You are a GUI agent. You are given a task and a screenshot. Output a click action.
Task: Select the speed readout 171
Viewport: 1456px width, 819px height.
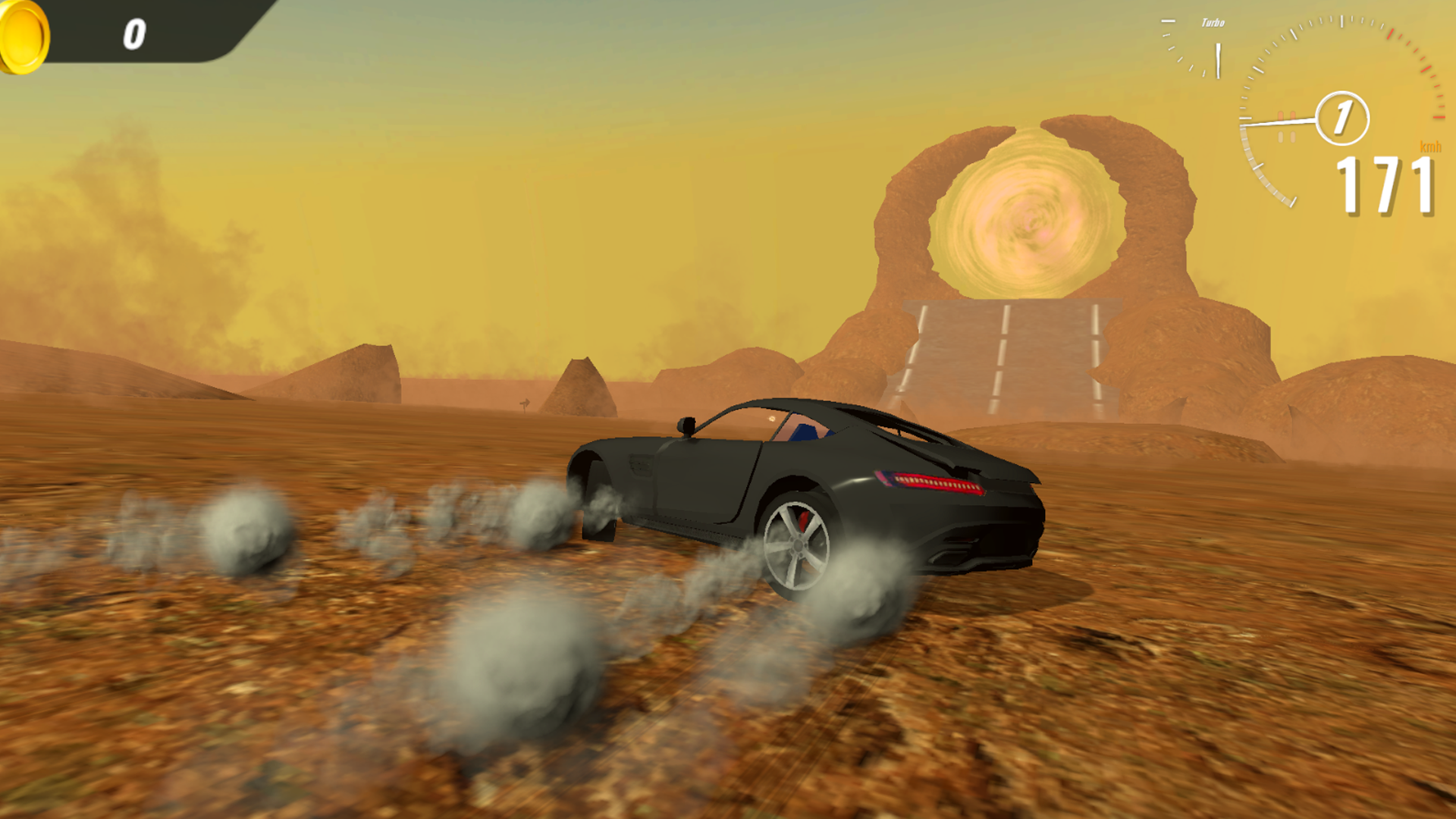(1385, 184)
